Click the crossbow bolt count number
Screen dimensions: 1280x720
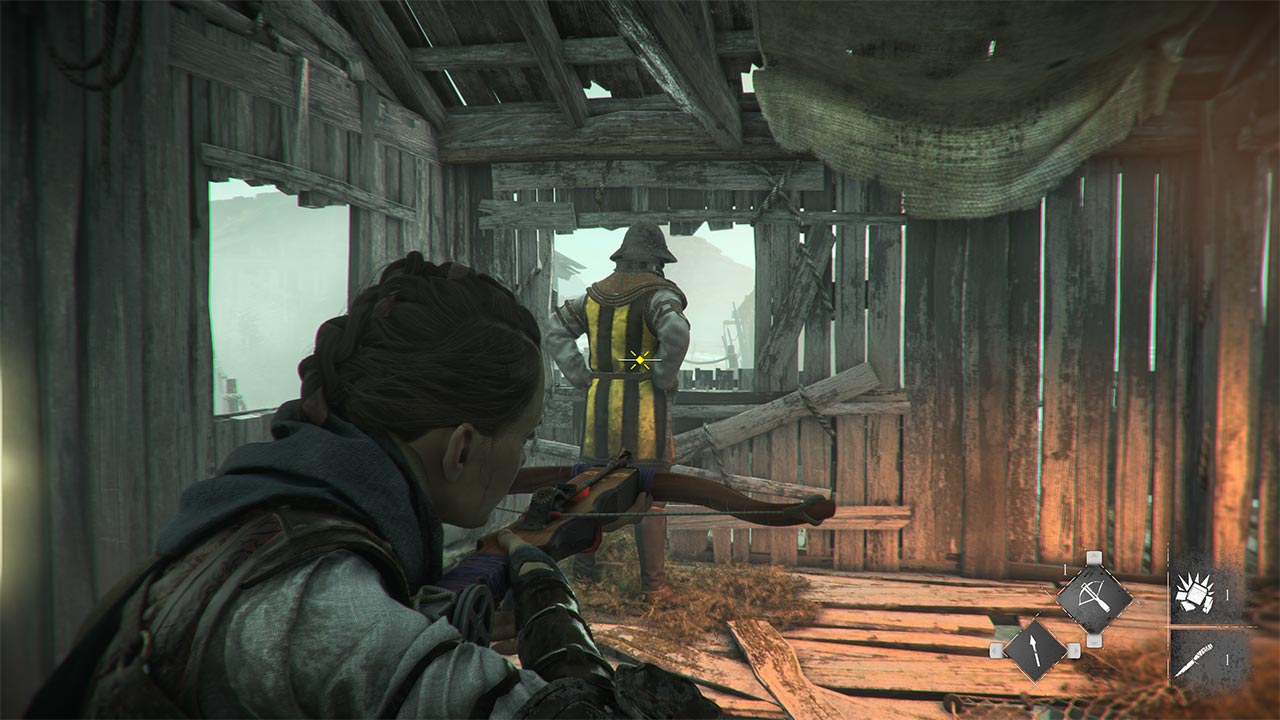tap(1065, 569)
